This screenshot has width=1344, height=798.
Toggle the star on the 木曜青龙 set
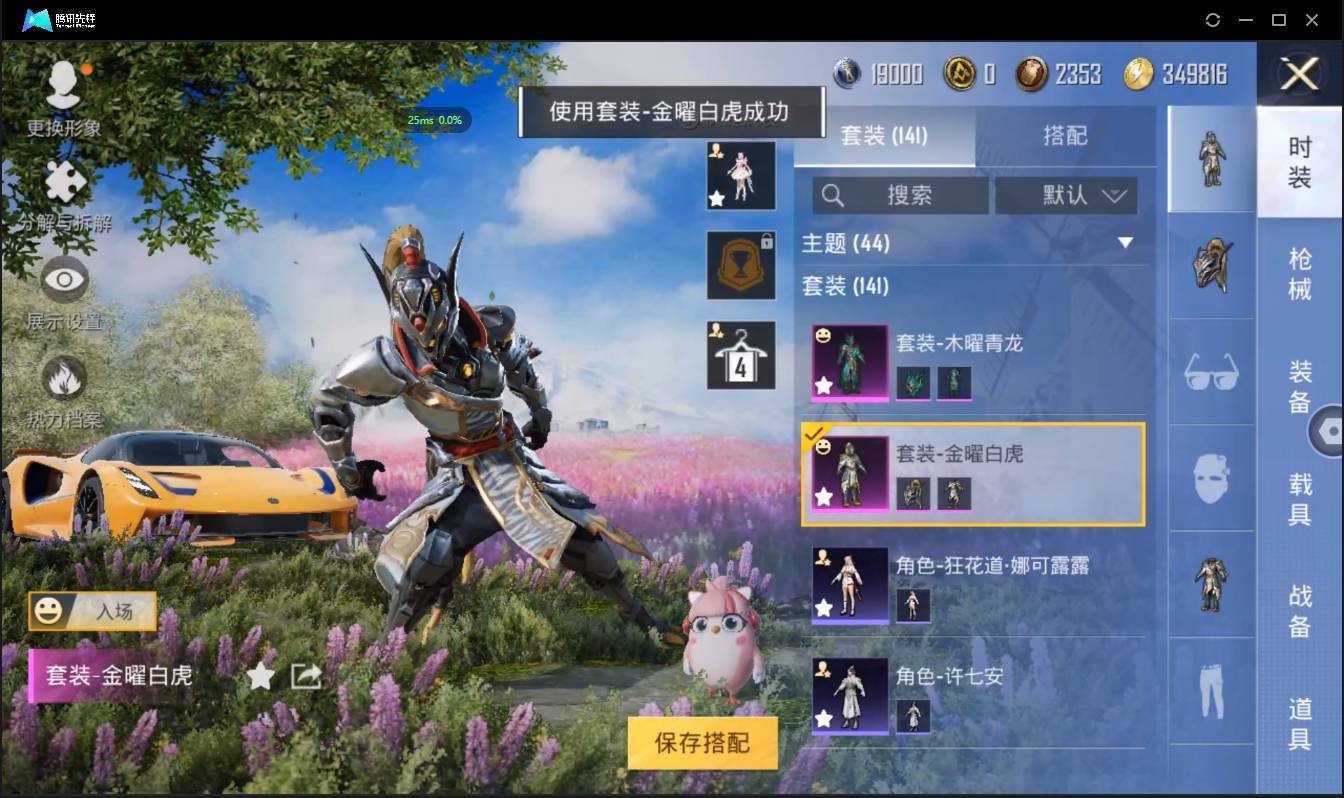click(x=823, y=385)
